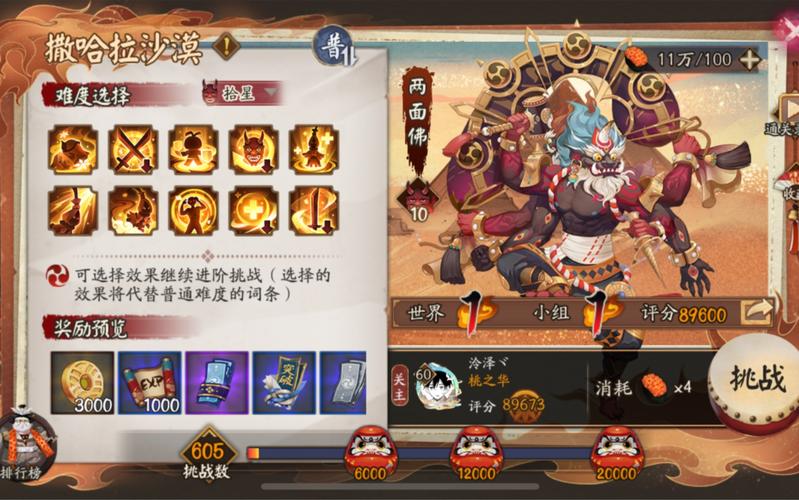Start the fight with the 挑战 drum button
Image resolution: width=799 pixels, height=500 pixels.
point(757,381)
